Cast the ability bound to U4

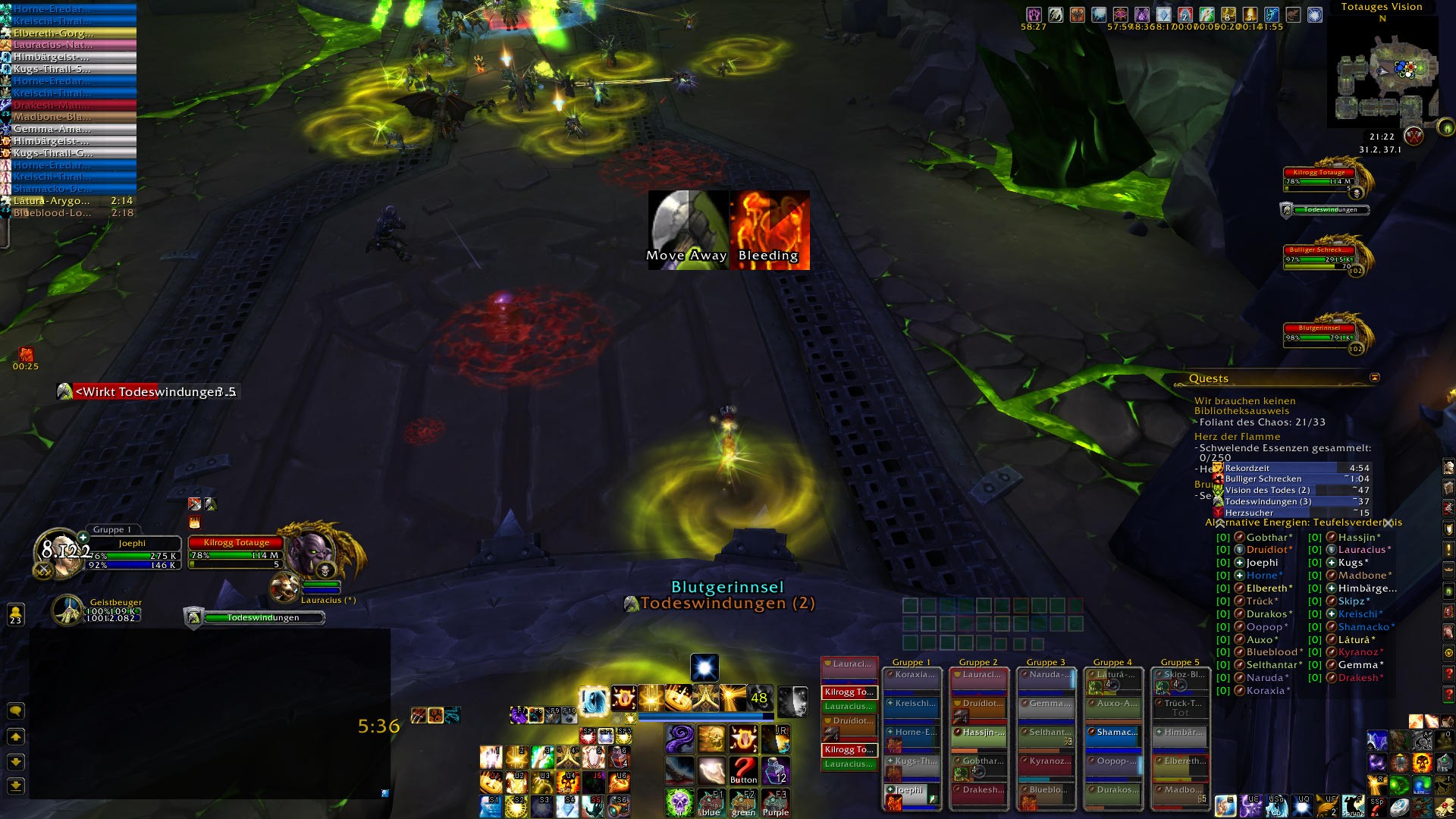pyautogui.click(x=568, y=781)
